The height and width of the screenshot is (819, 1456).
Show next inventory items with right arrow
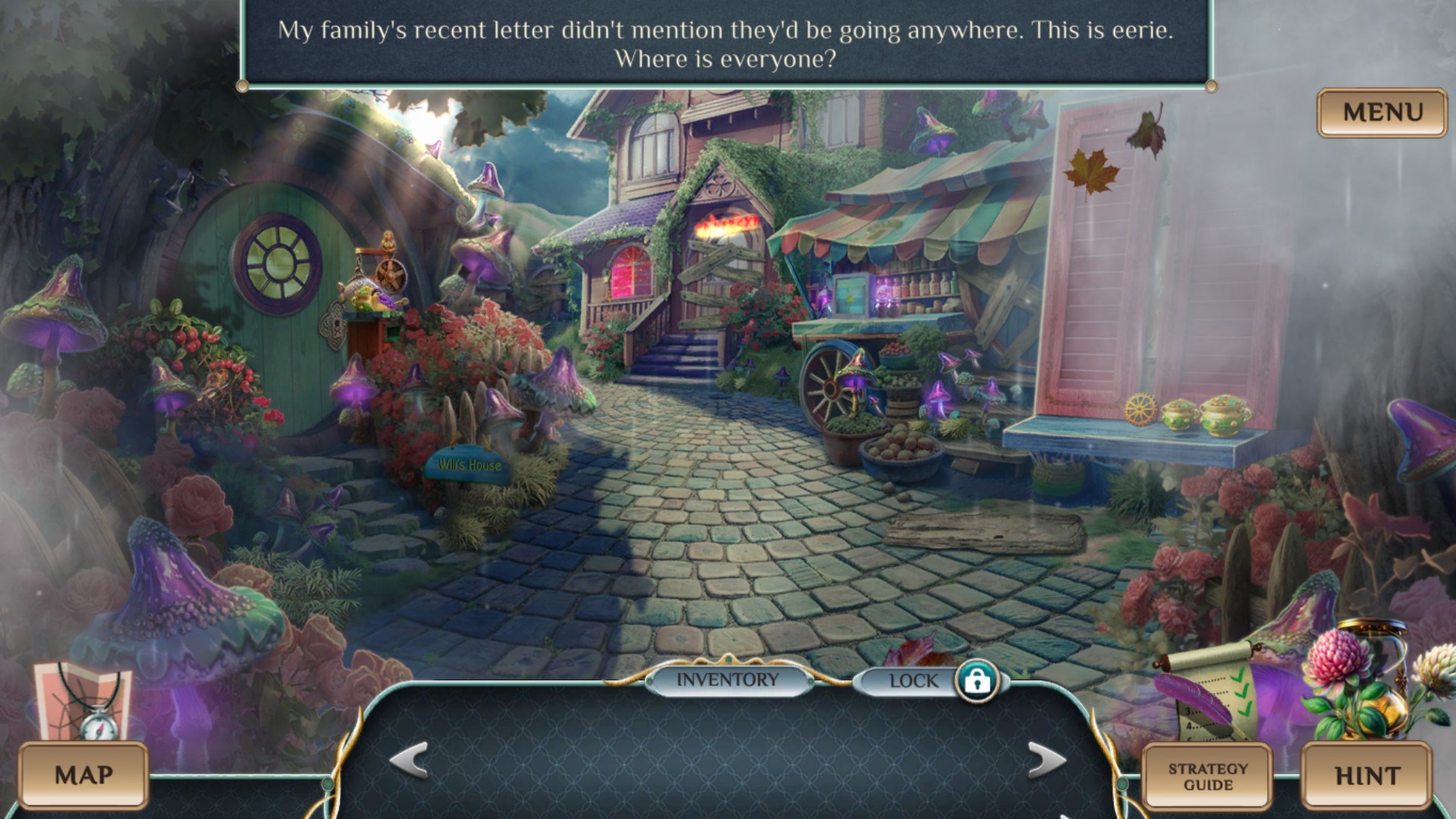point(1046,759)
